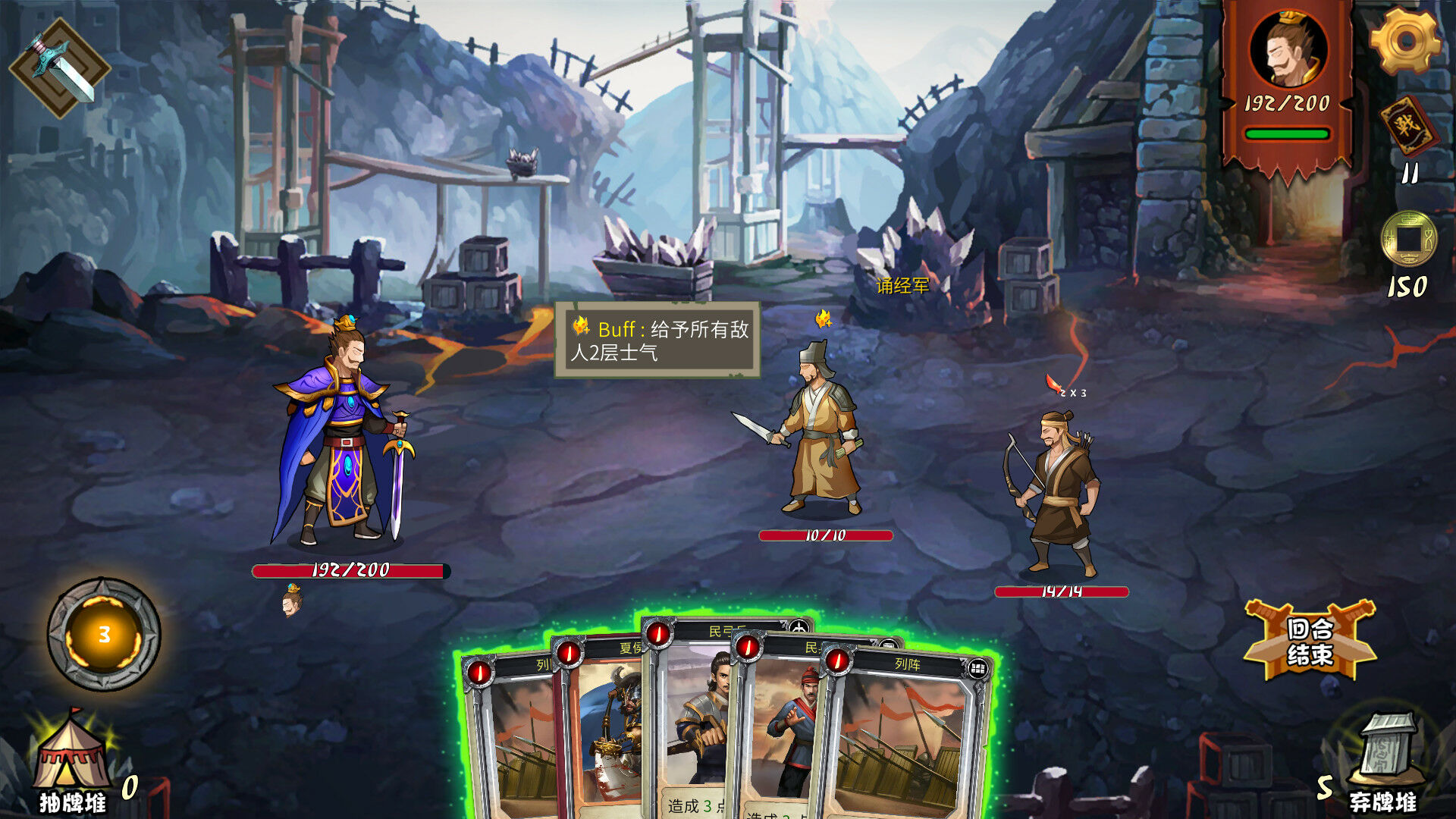
Task: Select the 民弓兵 archer card
Action: [x=694, y=720]
